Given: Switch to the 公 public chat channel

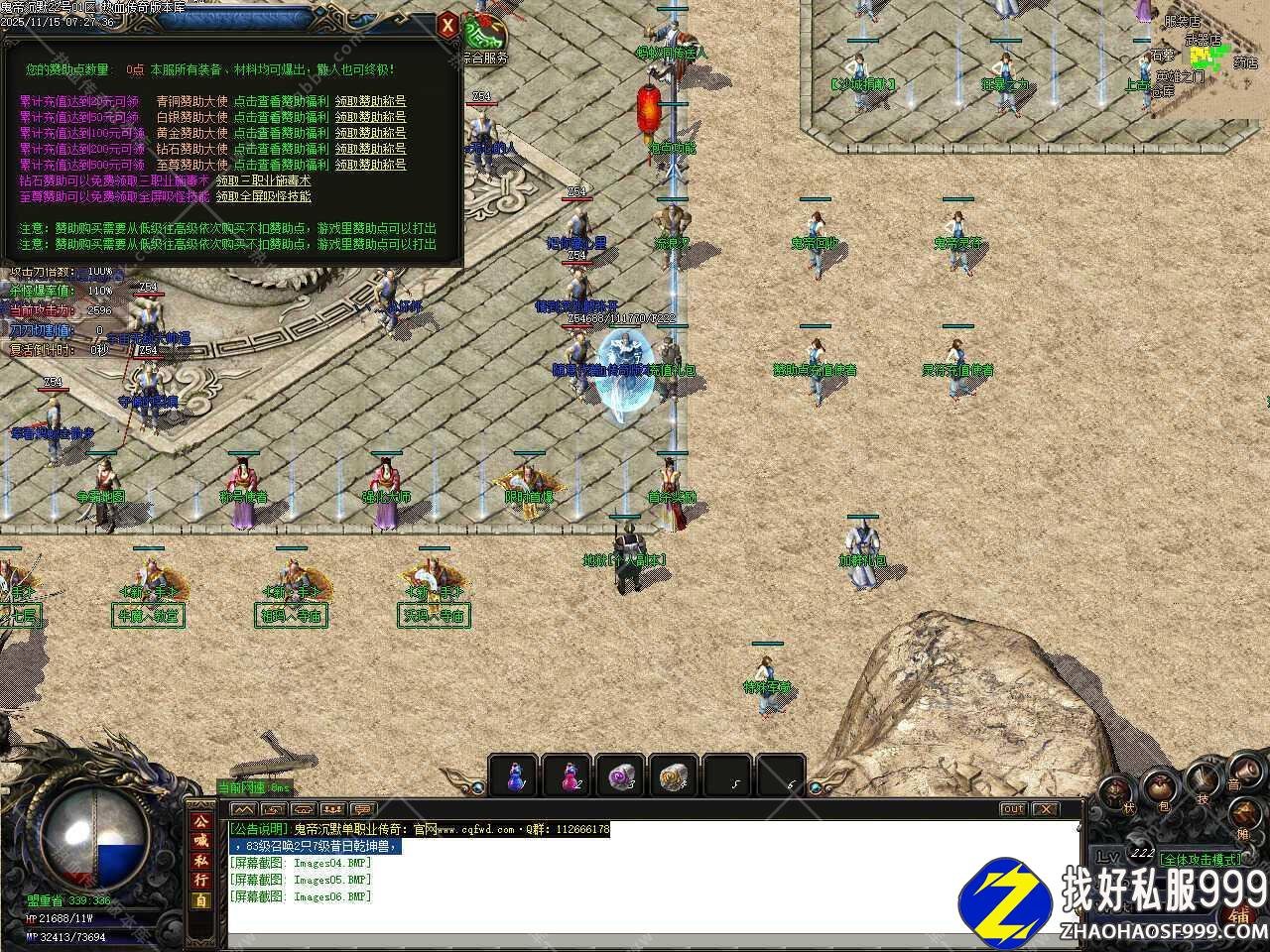Looking at the screenshot, I should tap(201, 822).
